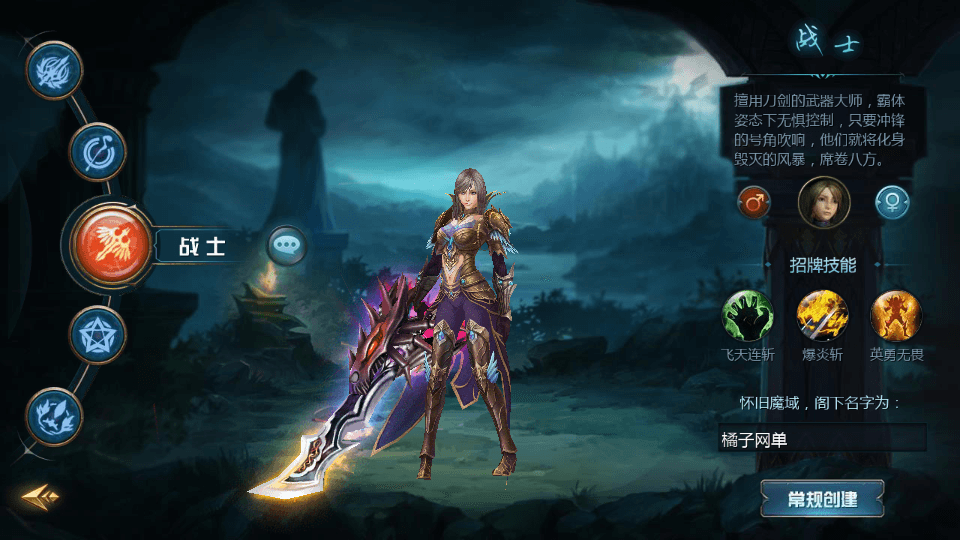Choose the swirl-symbol class icon
Screen dimensions: 960x540
point(97,152)
